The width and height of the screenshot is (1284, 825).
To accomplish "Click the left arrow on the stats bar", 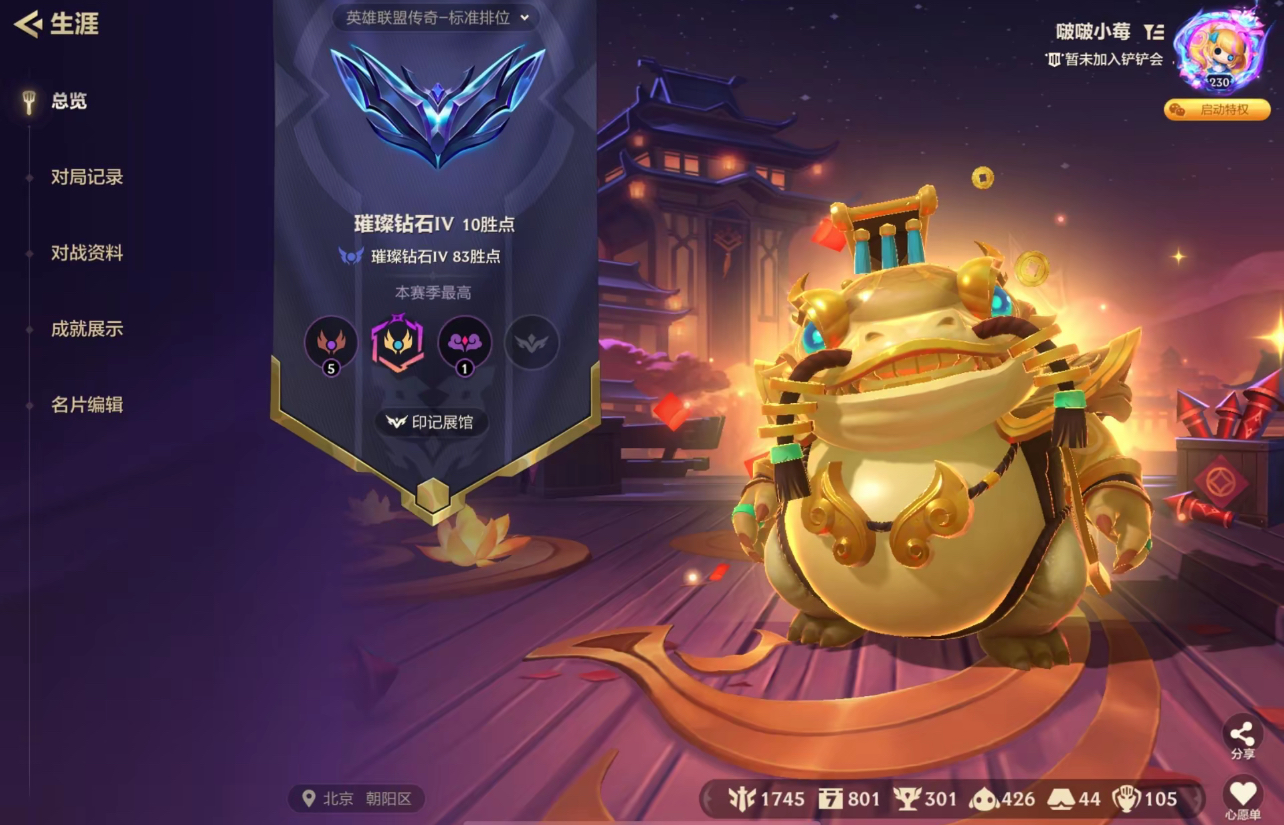I will [707, 798].
